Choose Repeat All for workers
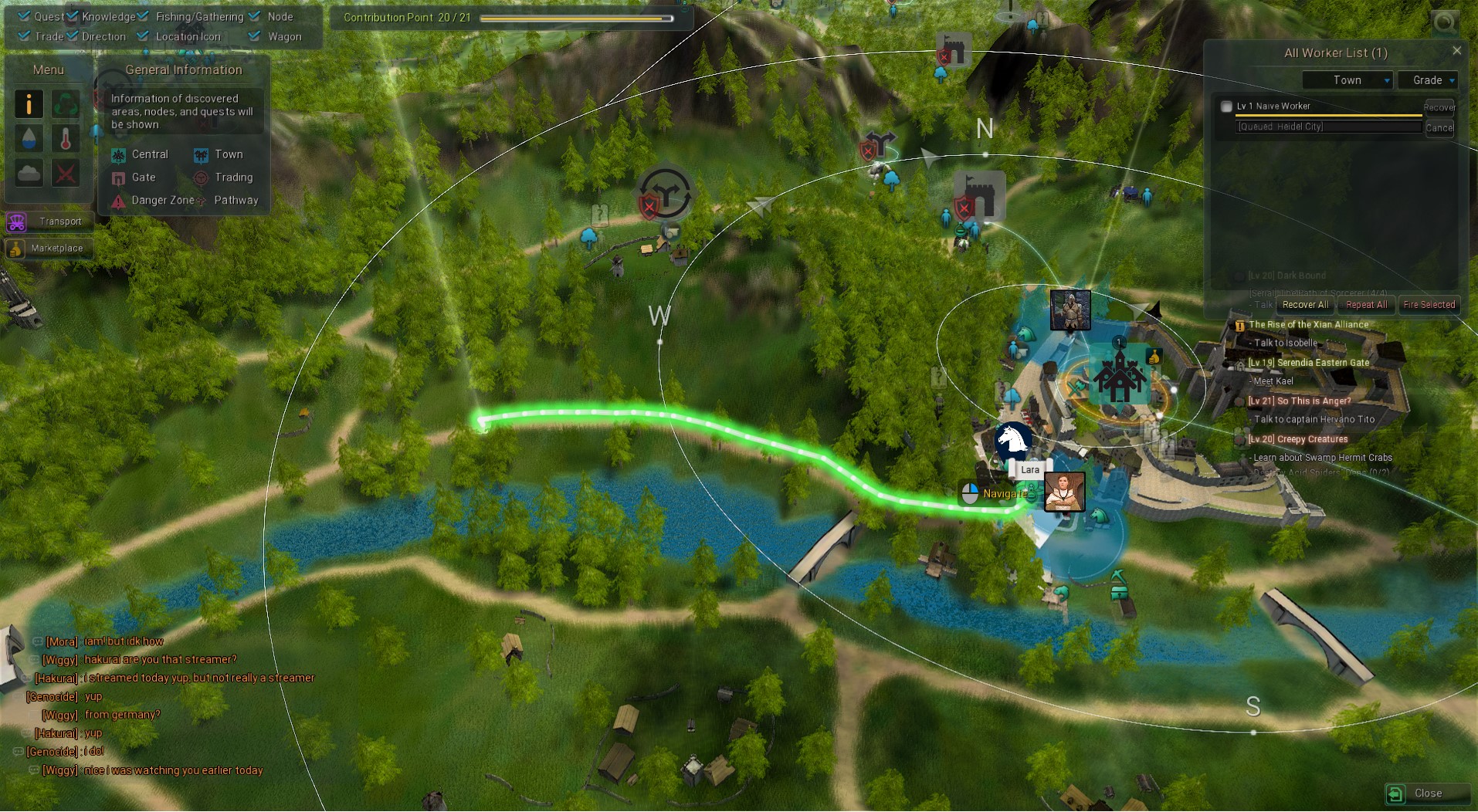1478x812 pixels. pos(1366,305)
